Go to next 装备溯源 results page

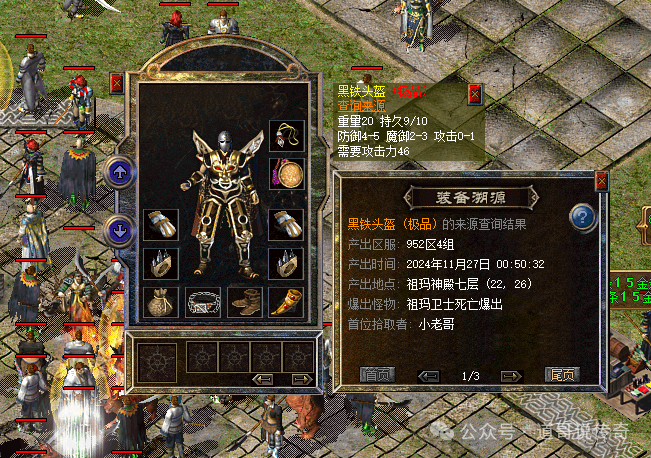[511, 376]
